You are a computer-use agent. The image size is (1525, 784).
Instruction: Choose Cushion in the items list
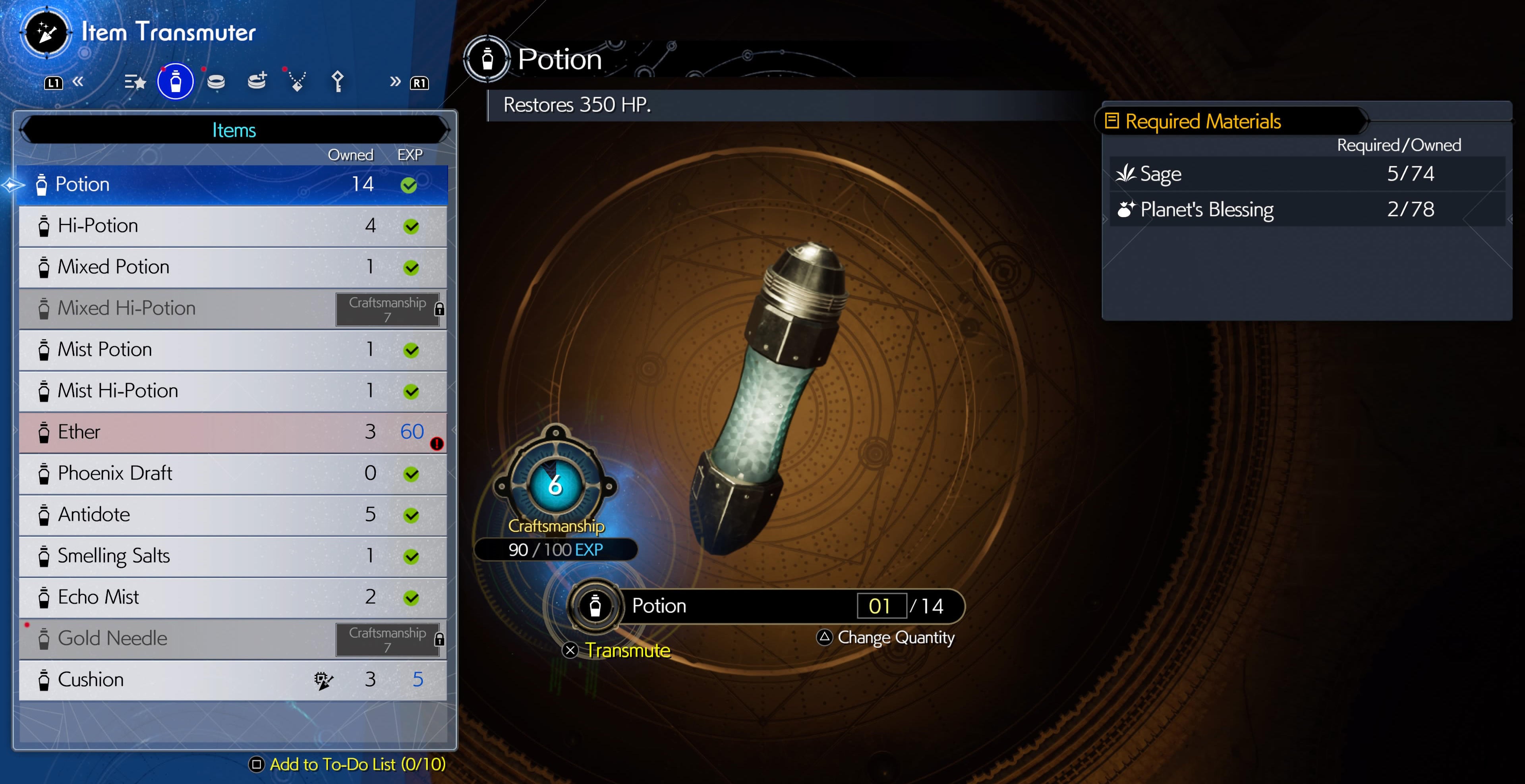(x=232, y=680)
